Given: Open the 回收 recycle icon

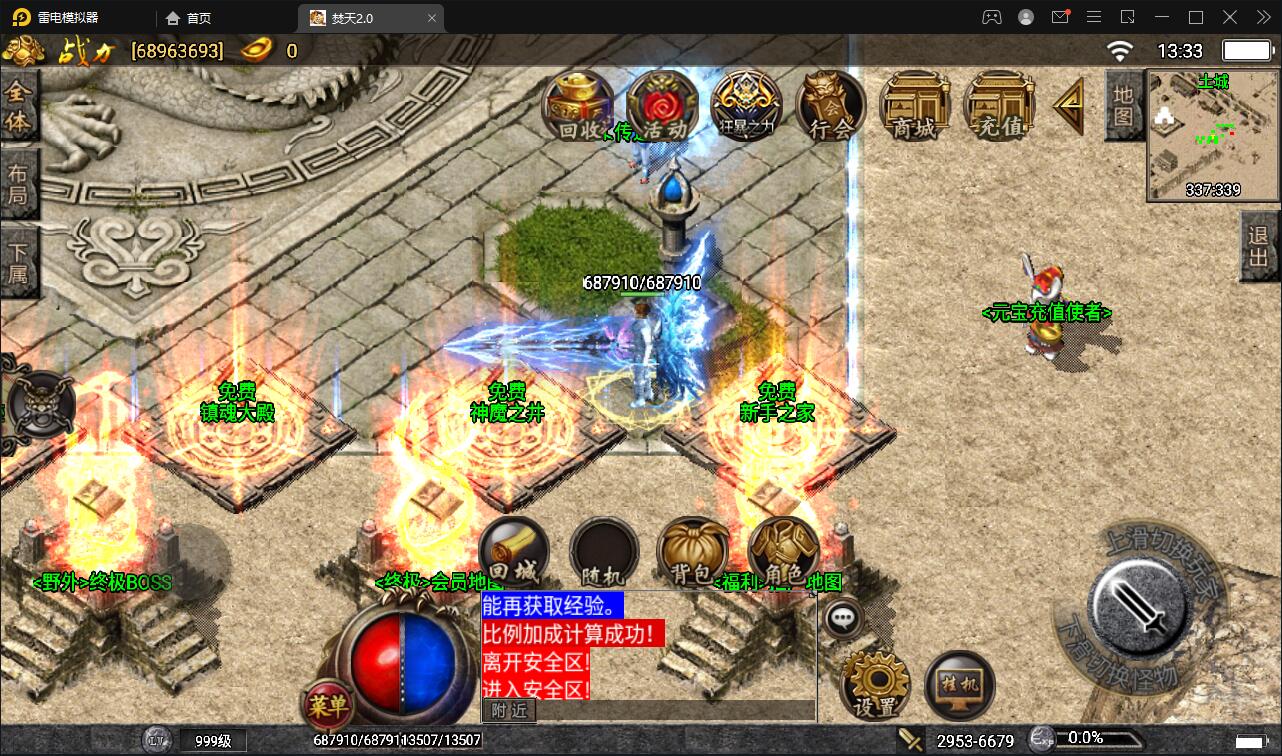Looking at the screenshot, I should (578, 103).
